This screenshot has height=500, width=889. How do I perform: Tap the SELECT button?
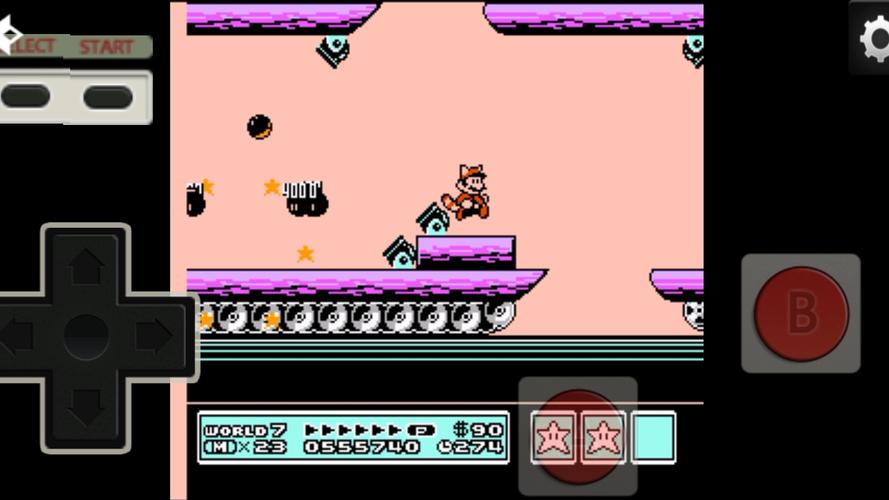[27, 97]
